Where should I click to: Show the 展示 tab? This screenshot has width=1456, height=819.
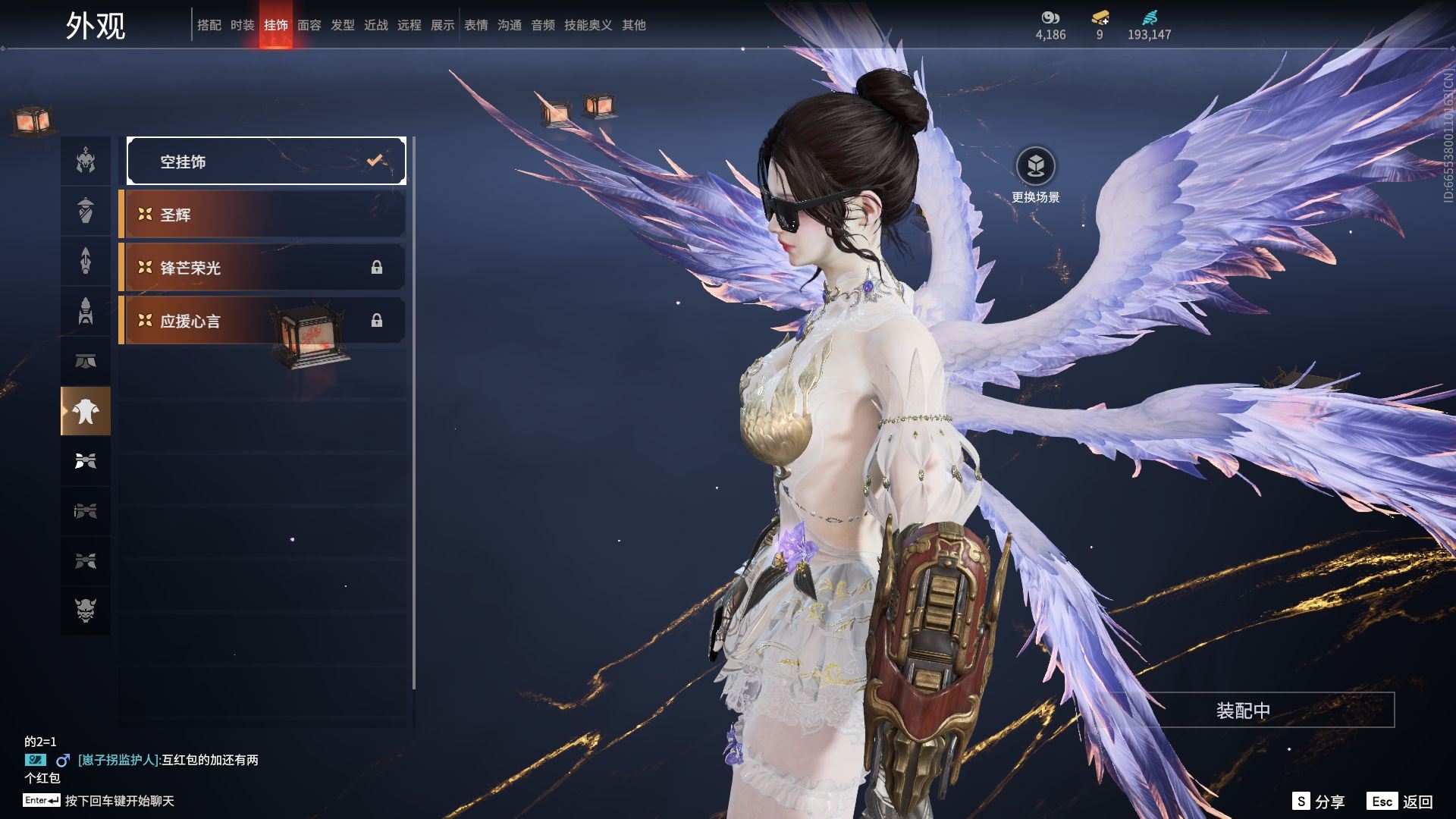[x=442, y=25]
